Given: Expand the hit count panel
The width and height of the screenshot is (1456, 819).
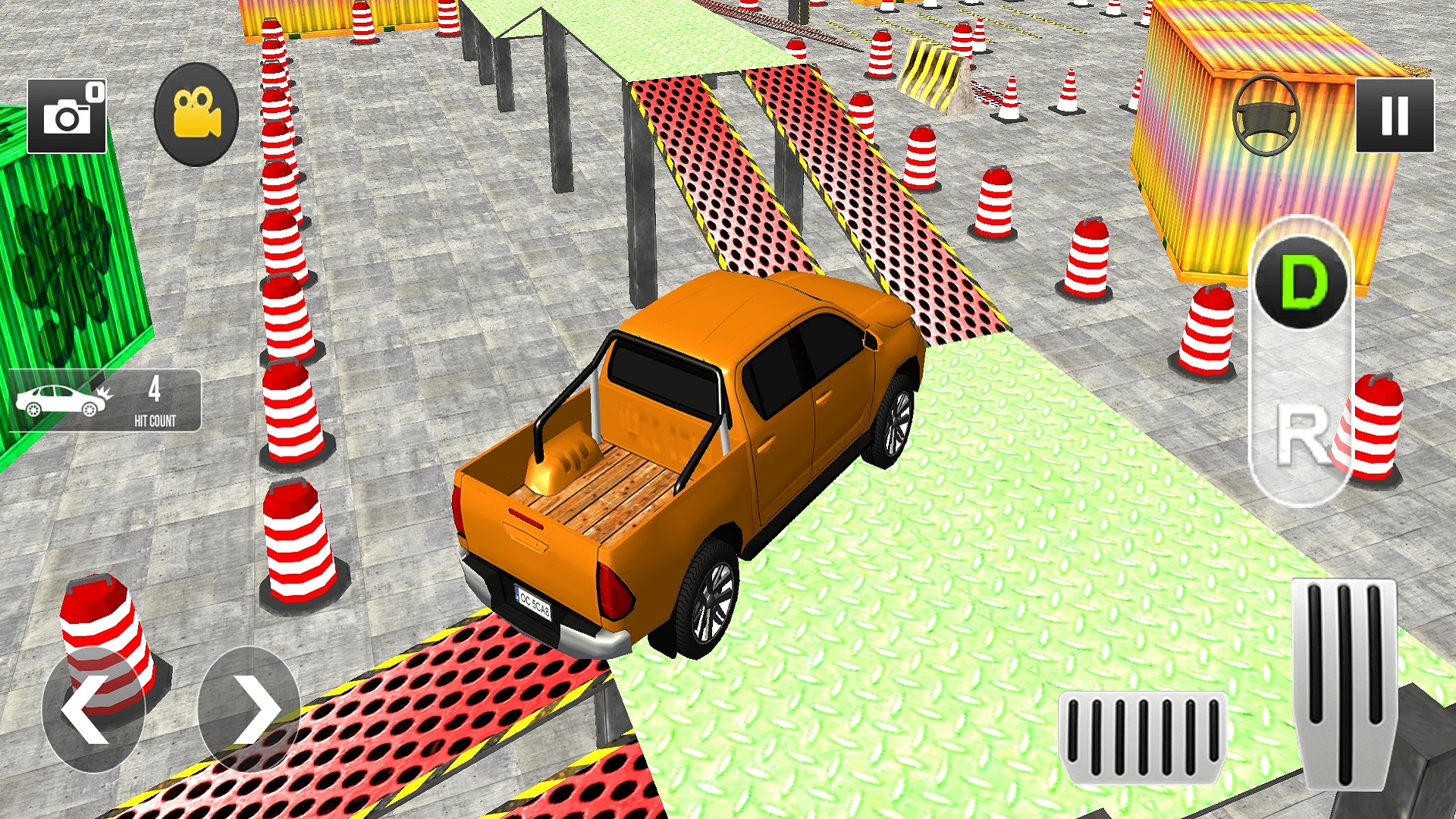Looking at the screenshot, I should tap(106, 402).
